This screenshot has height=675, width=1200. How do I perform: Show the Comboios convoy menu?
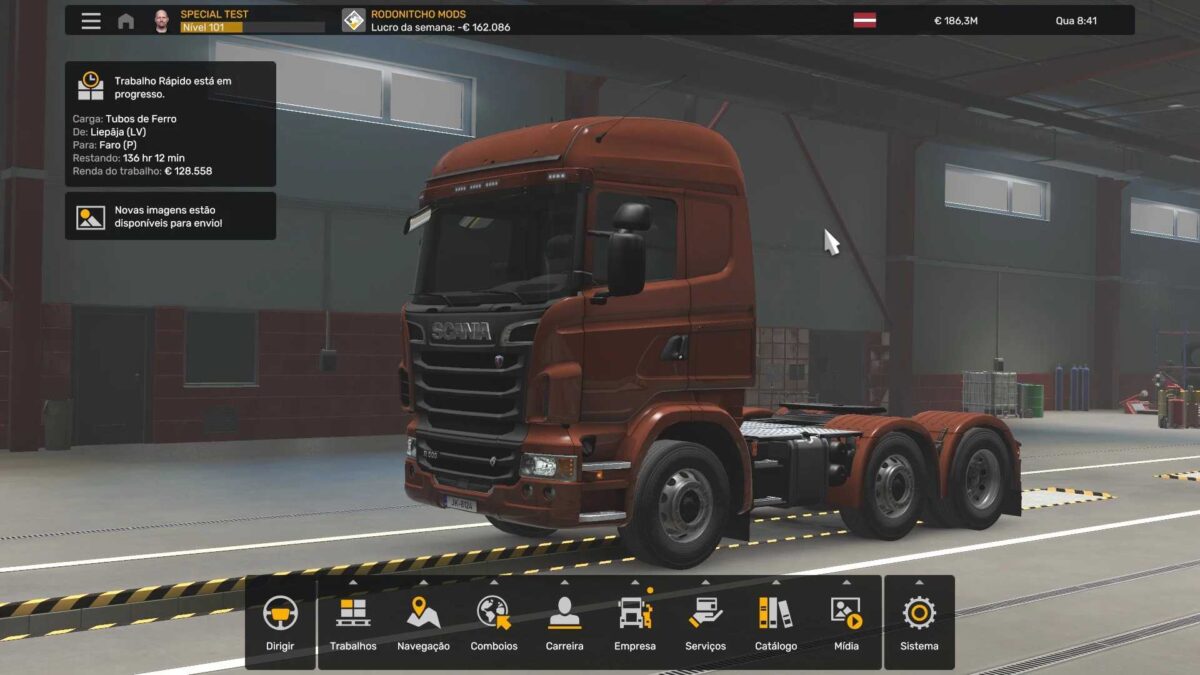tap(494, 622)
